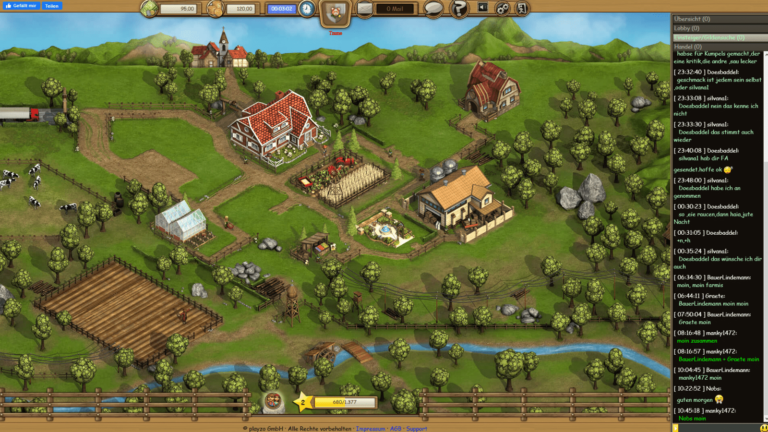Open the gear settings icon
This screenshot has height=432, width=768.
click(x=504, y=9)
